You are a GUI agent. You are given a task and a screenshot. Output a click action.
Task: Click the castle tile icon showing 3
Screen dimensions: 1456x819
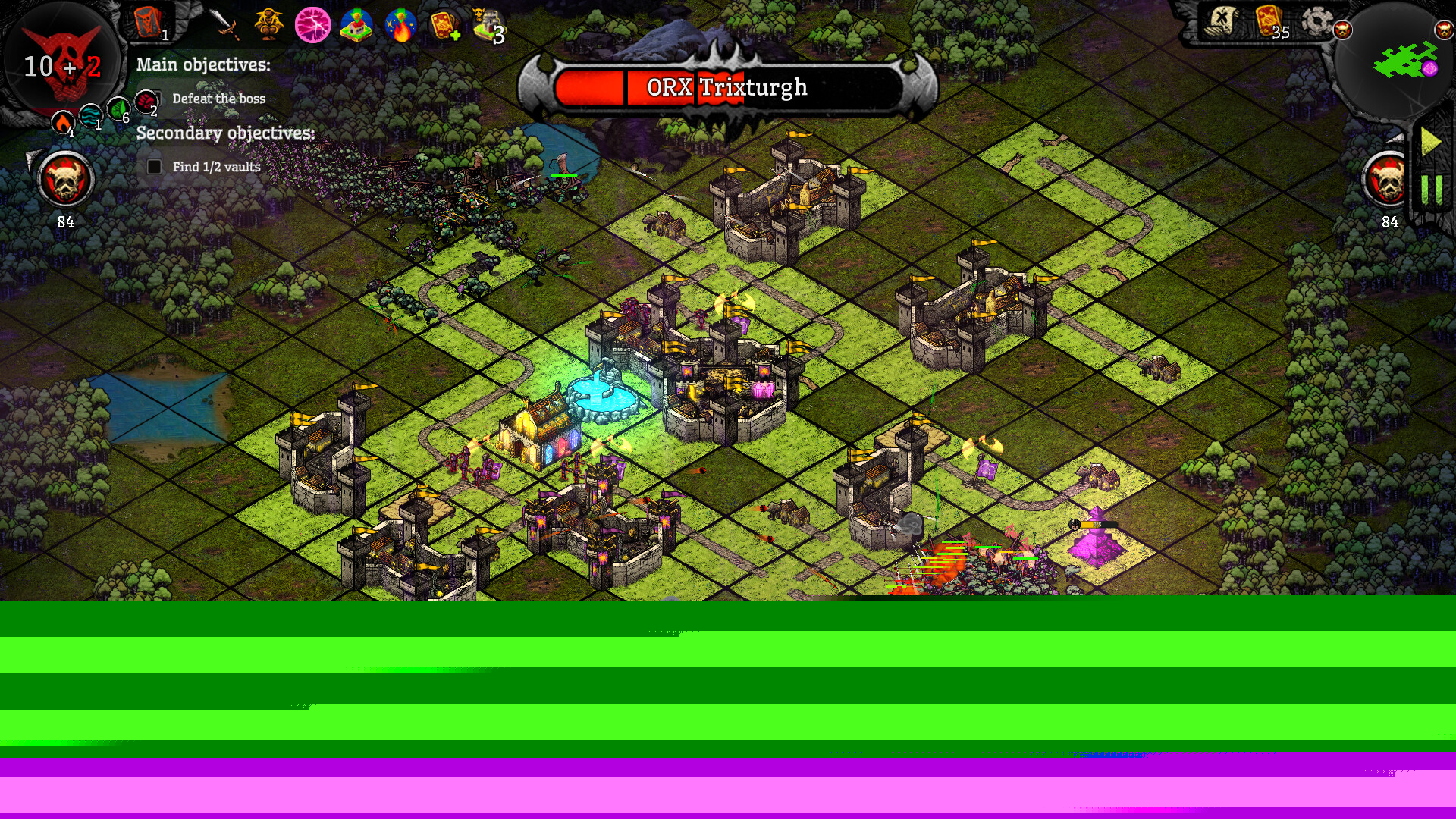pyautogui.click(x=488, y=25)
